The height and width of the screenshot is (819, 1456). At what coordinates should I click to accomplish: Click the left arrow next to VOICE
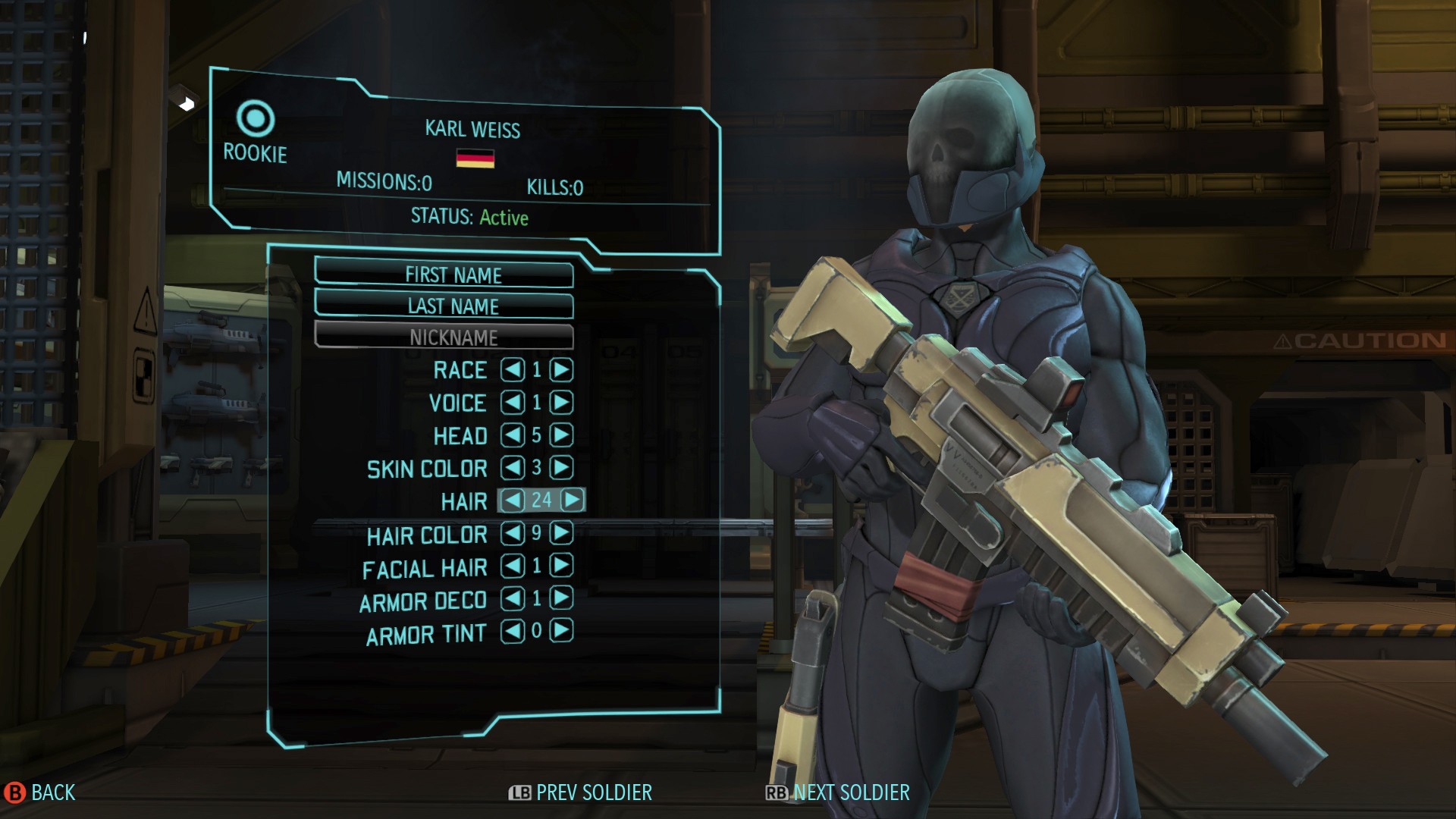[513, 403]
